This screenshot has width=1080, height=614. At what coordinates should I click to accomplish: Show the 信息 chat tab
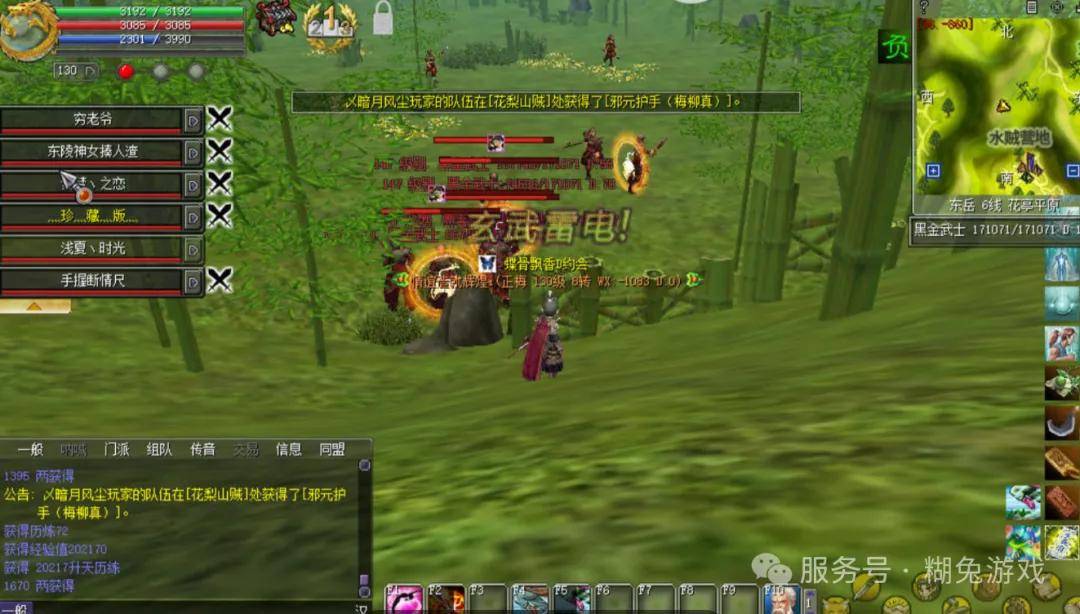tap(289, 450)
